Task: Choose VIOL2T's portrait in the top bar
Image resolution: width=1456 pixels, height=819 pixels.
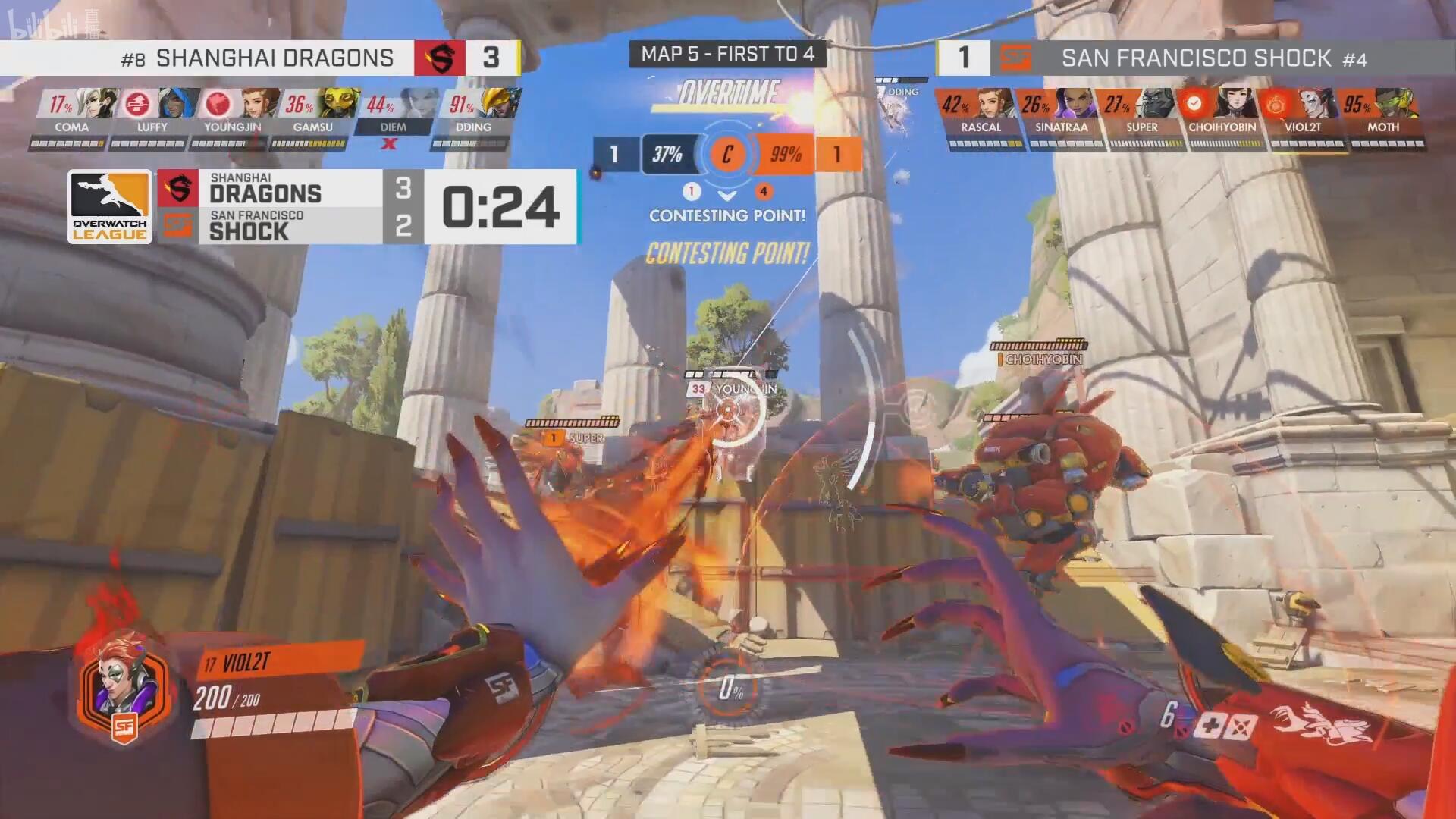Action: [x=1316, y=104]
